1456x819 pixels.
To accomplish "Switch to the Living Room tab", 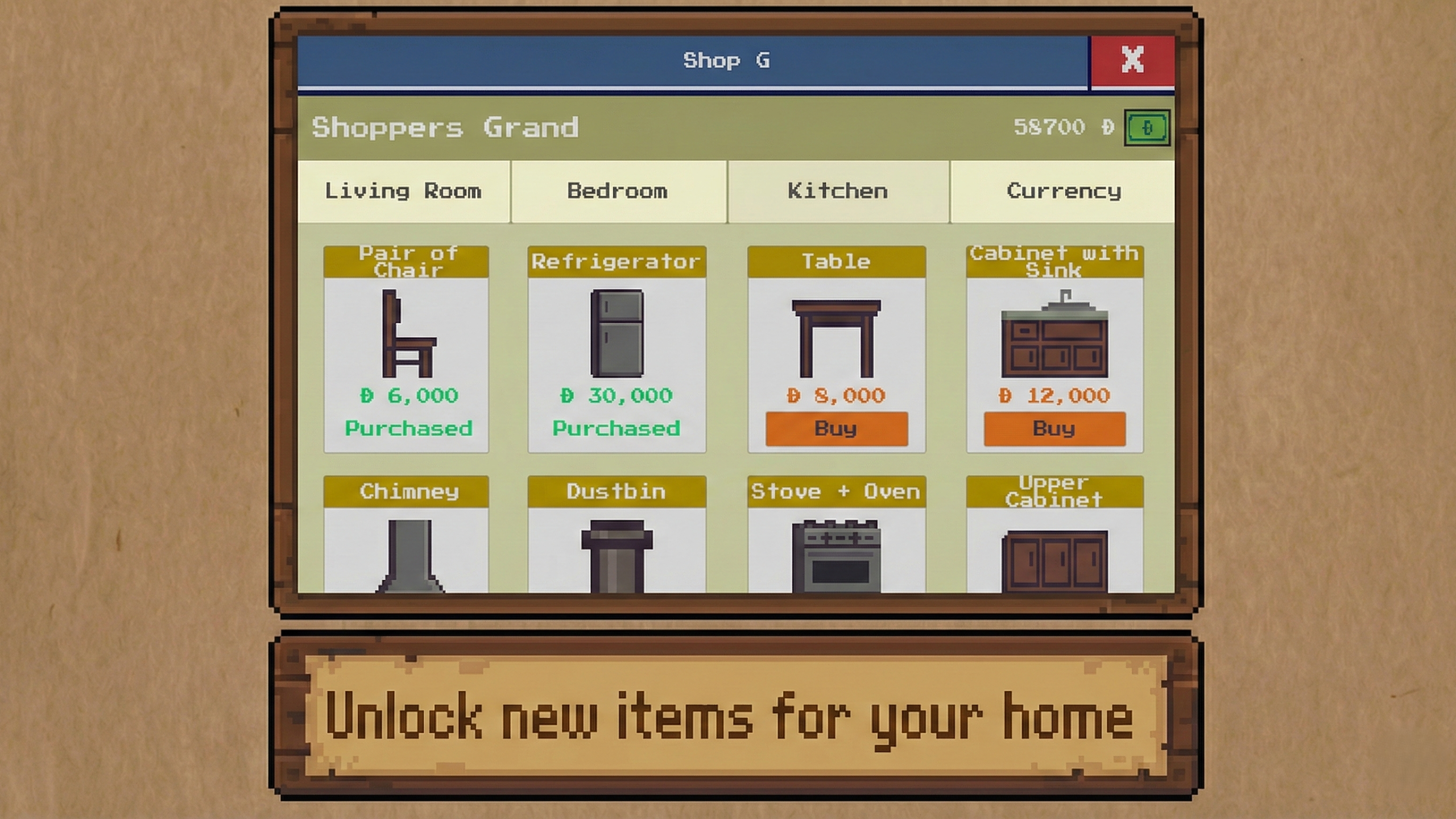I will 403,191.
